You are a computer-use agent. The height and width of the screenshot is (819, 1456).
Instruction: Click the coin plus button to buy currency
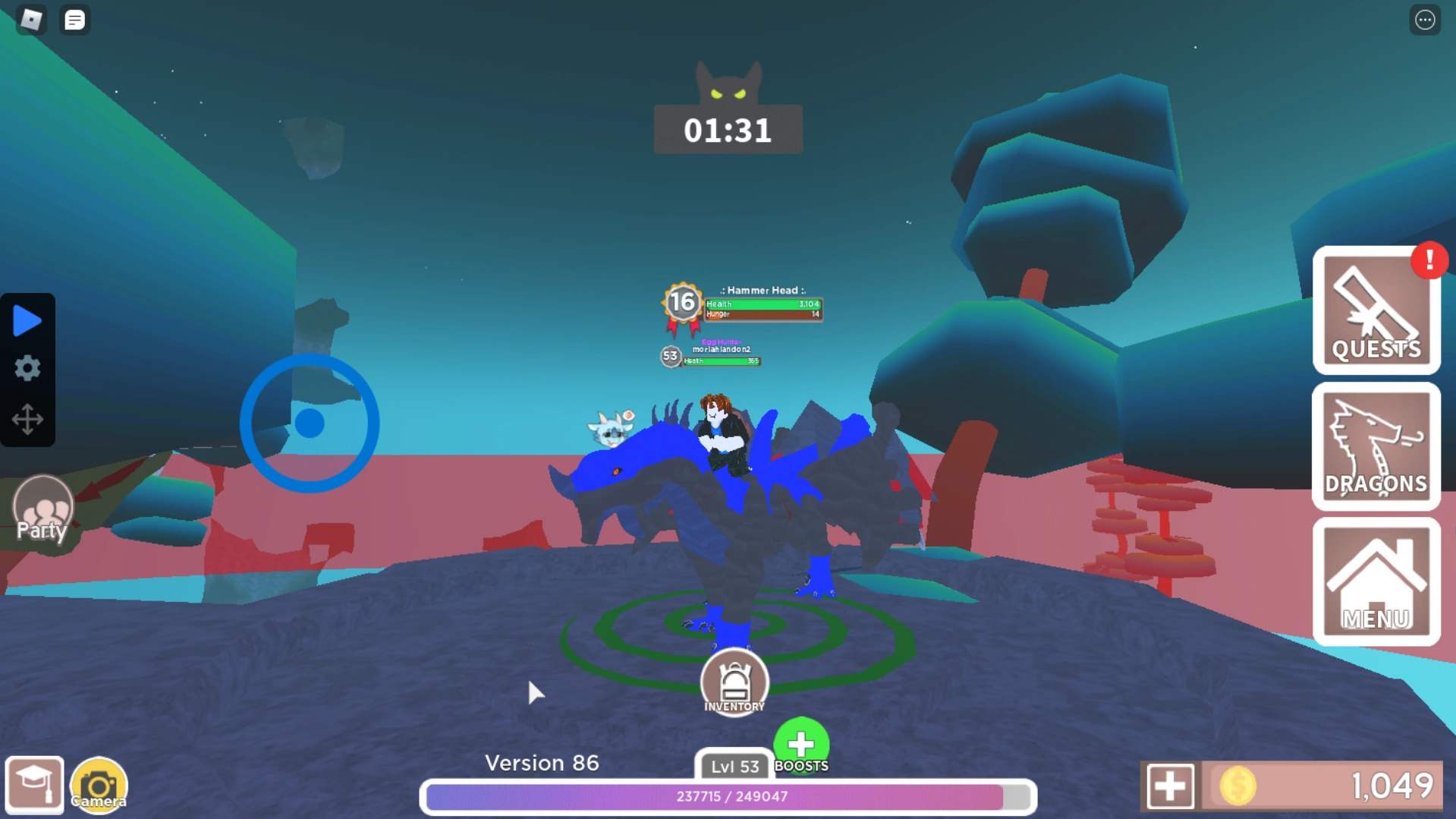1173,785
